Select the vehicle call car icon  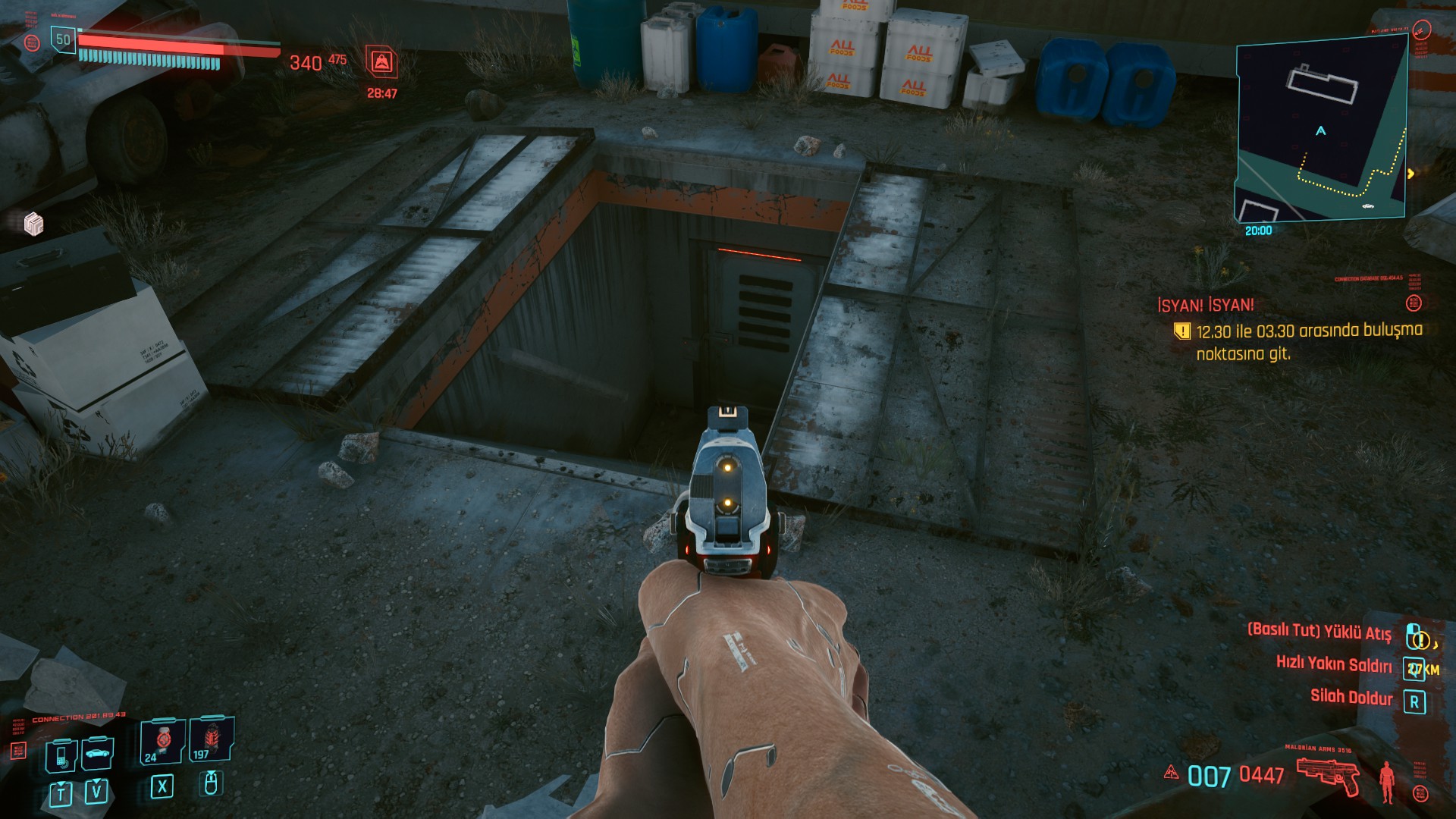pos(97,753)
